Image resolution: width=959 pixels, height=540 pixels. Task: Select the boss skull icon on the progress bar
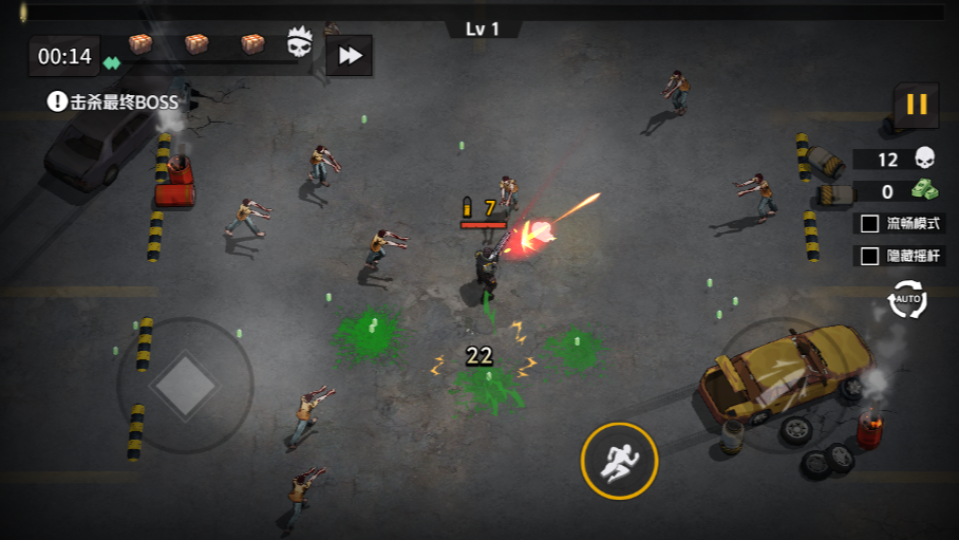point(299,43)
